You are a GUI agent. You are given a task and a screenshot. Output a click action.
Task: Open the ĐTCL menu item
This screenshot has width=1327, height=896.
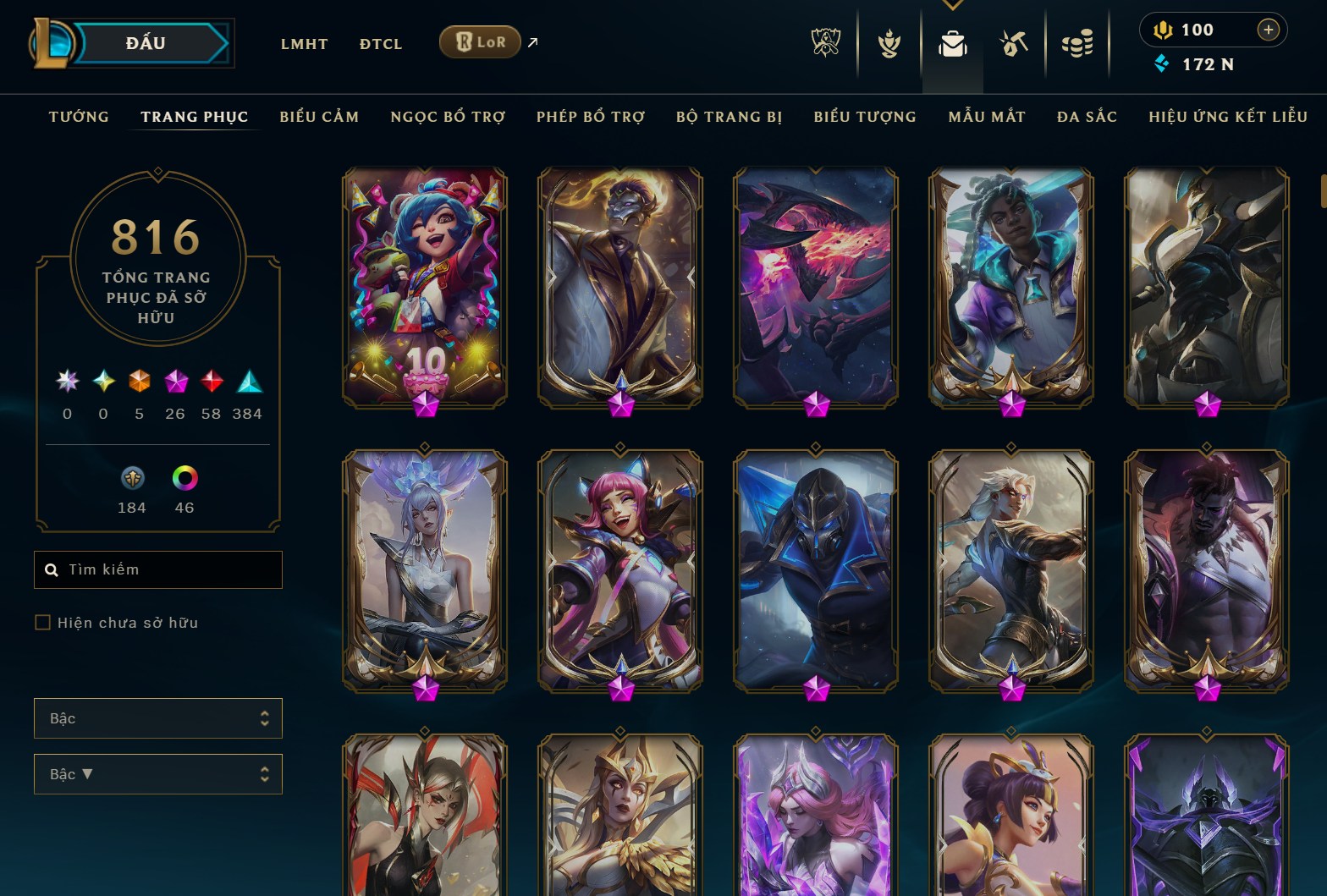[x=380, y=43]
